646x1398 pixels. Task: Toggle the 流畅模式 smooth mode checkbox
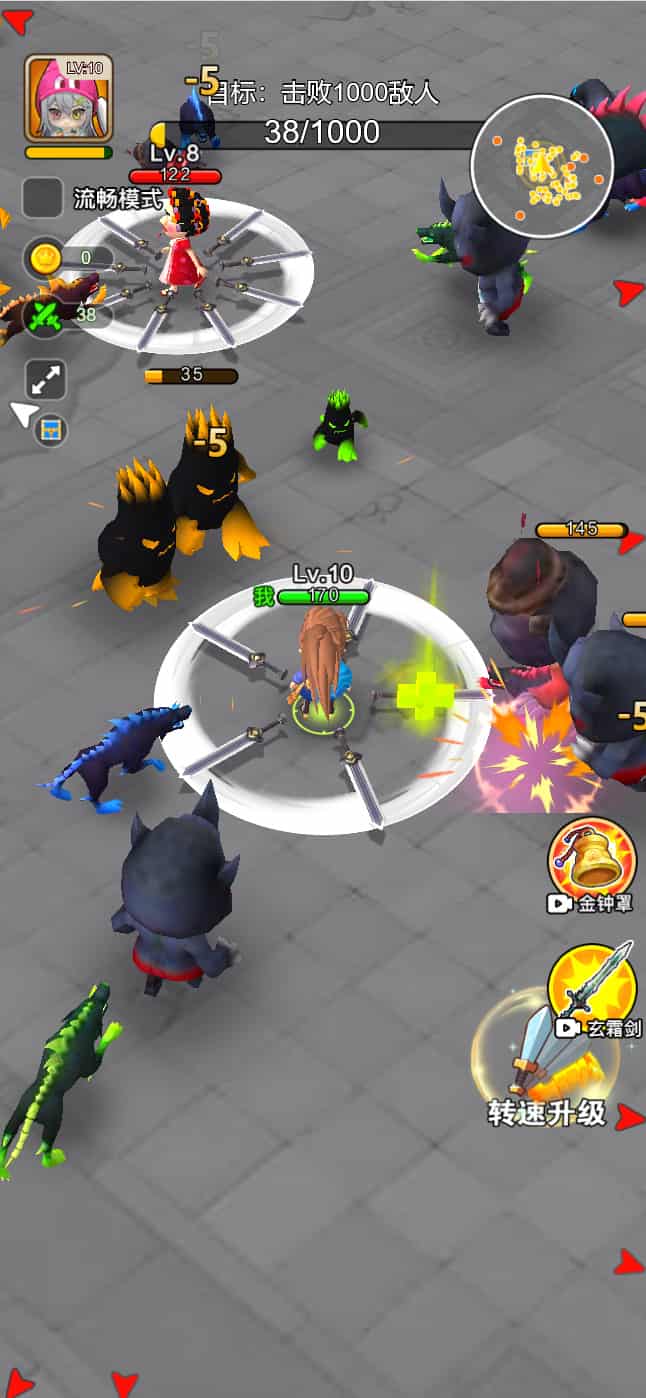click(43, 198)
